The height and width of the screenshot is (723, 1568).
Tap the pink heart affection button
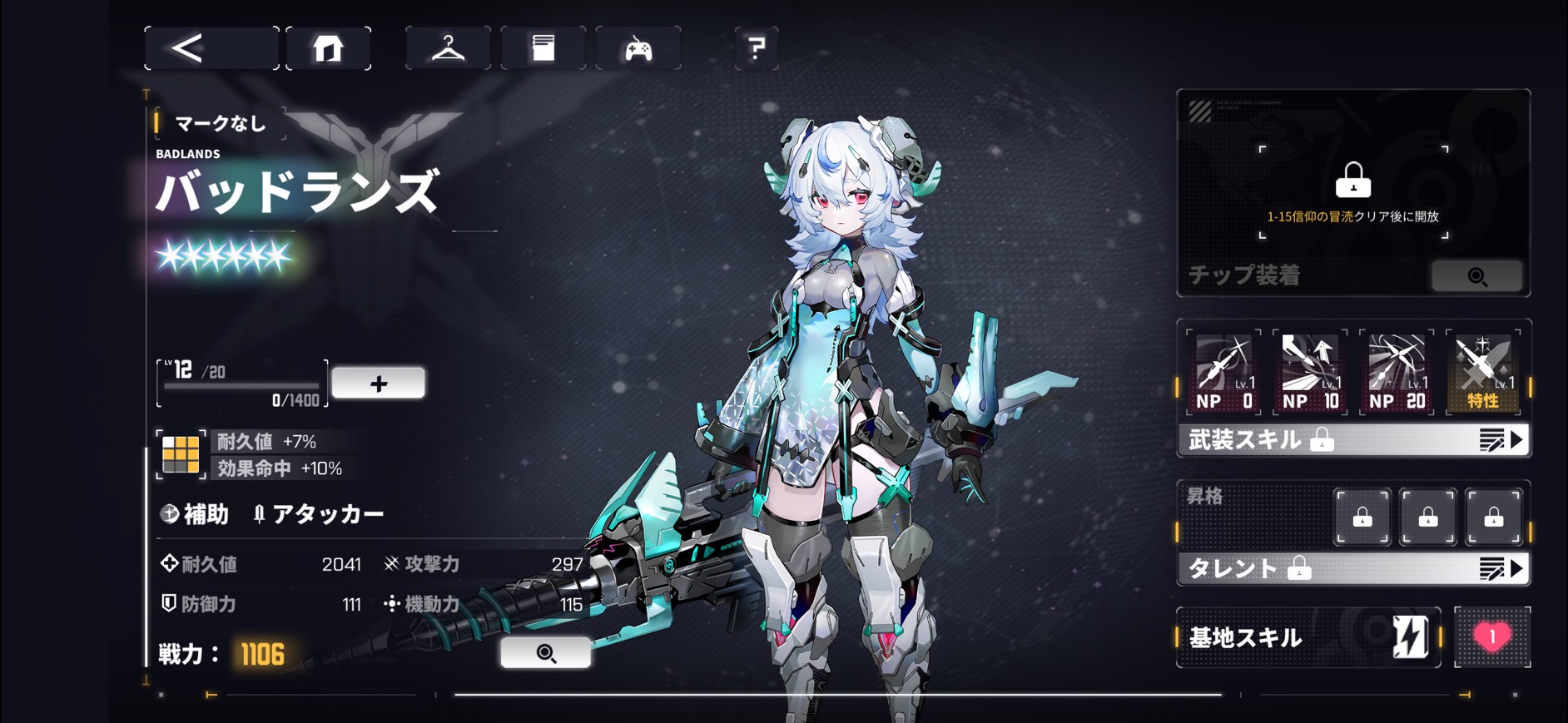coord(1492,637)
